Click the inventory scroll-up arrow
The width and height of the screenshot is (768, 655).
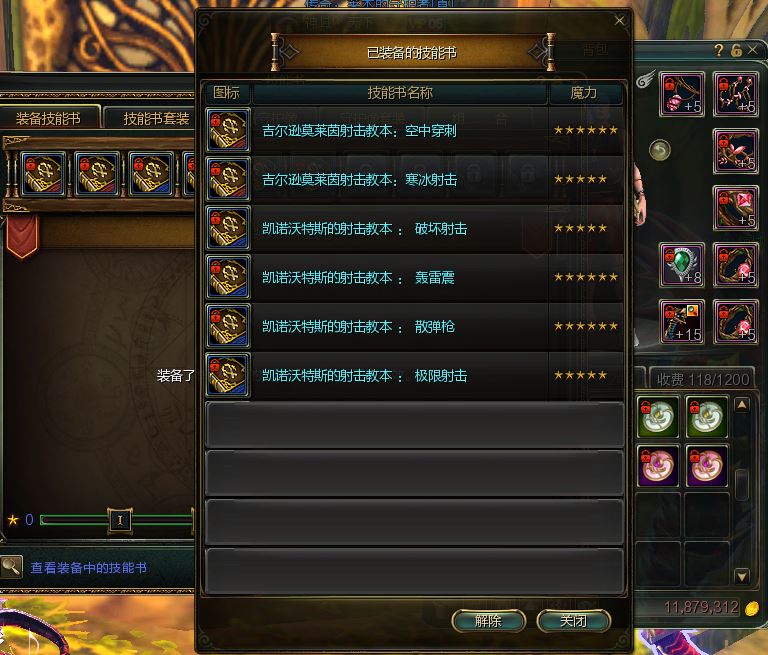click(x=741, y=405)
